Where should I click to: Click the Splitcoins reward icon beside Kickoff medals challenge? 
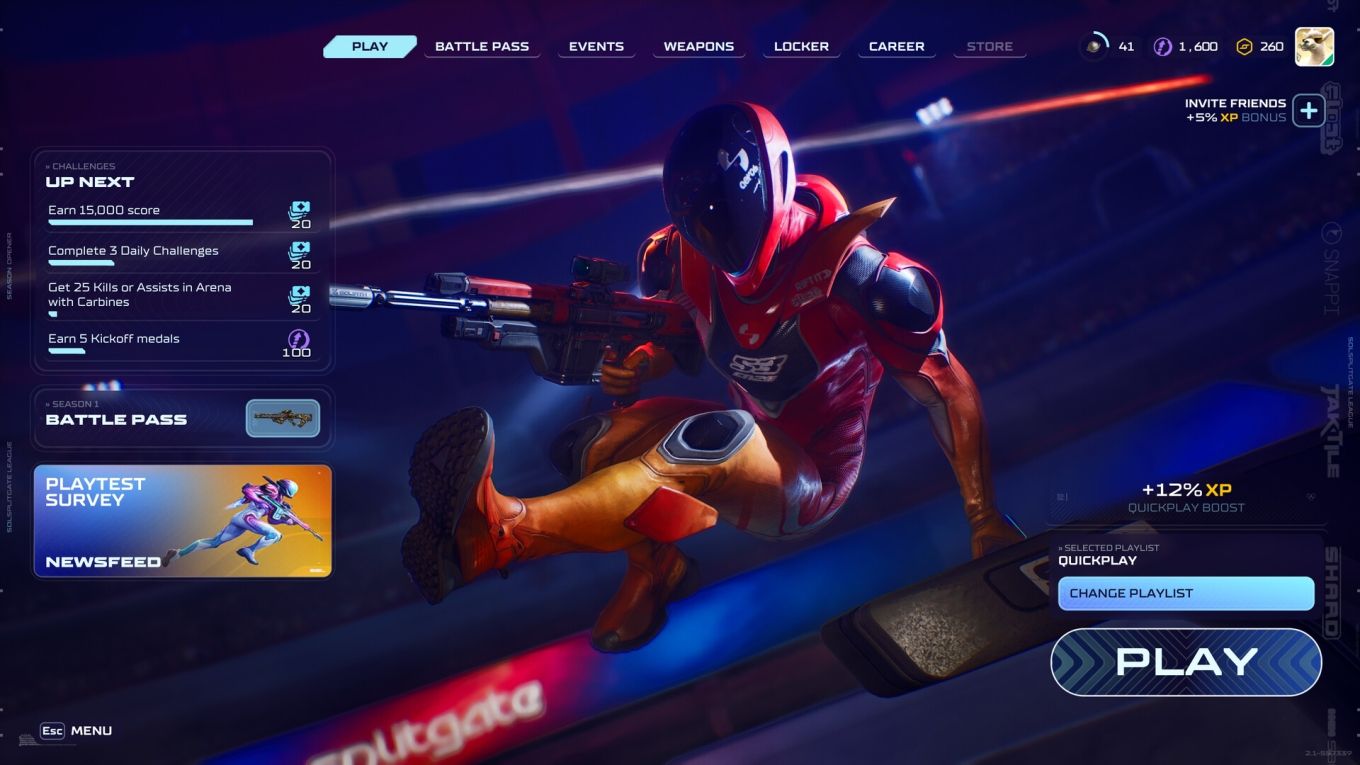(297, 340)
